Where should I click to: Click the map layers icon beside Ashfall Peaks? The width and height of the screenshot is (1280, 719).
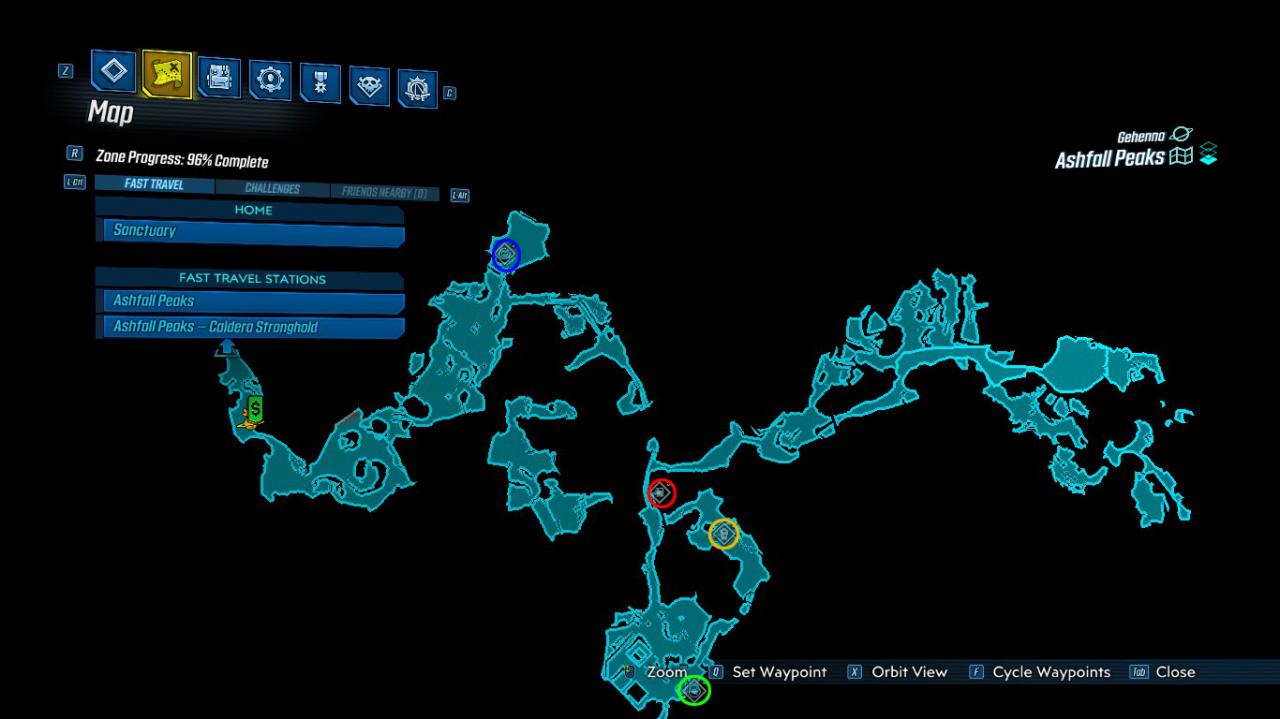coord(1208,156)
